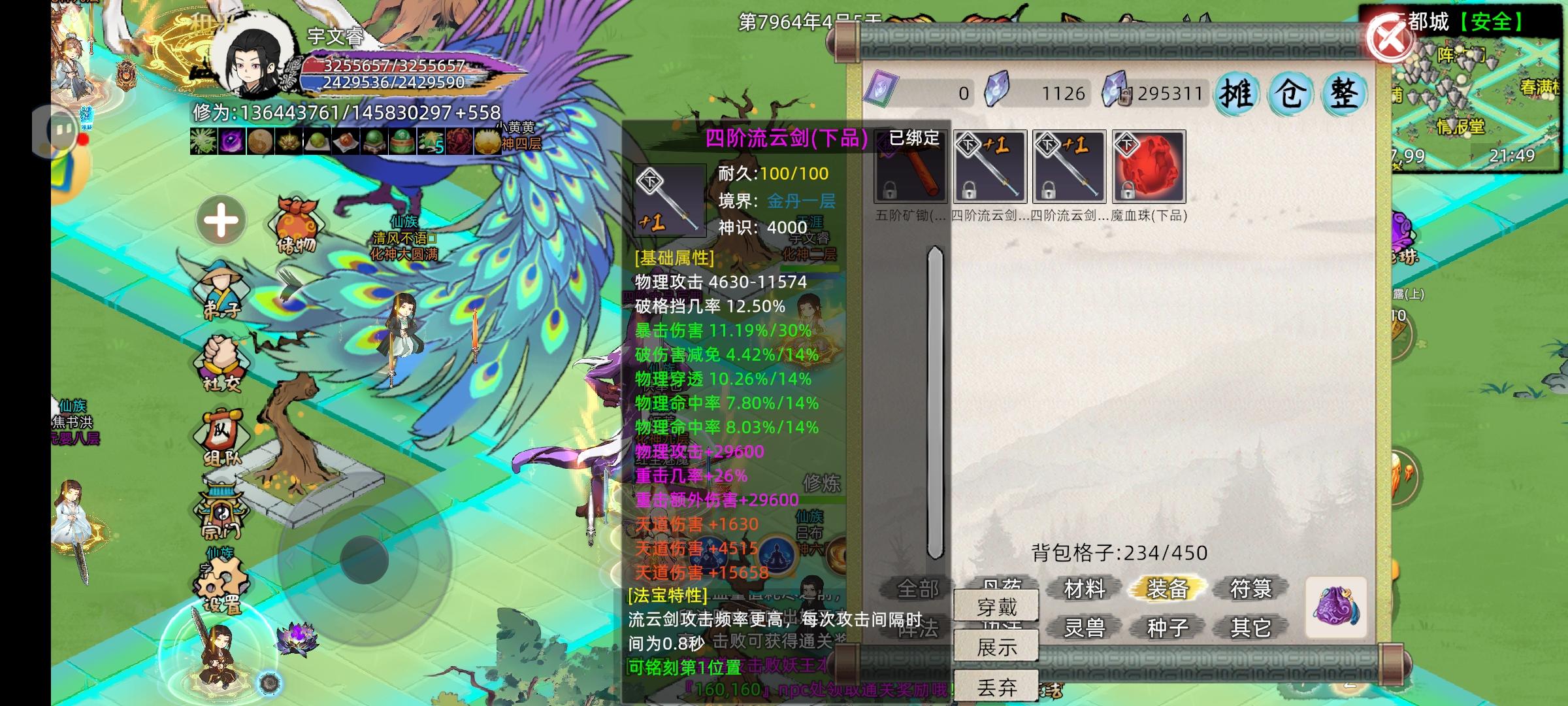Switch to the 材料 materials tab
Image resolution: width=1568 pixels, height=706 pixels.
(1086, 588)
